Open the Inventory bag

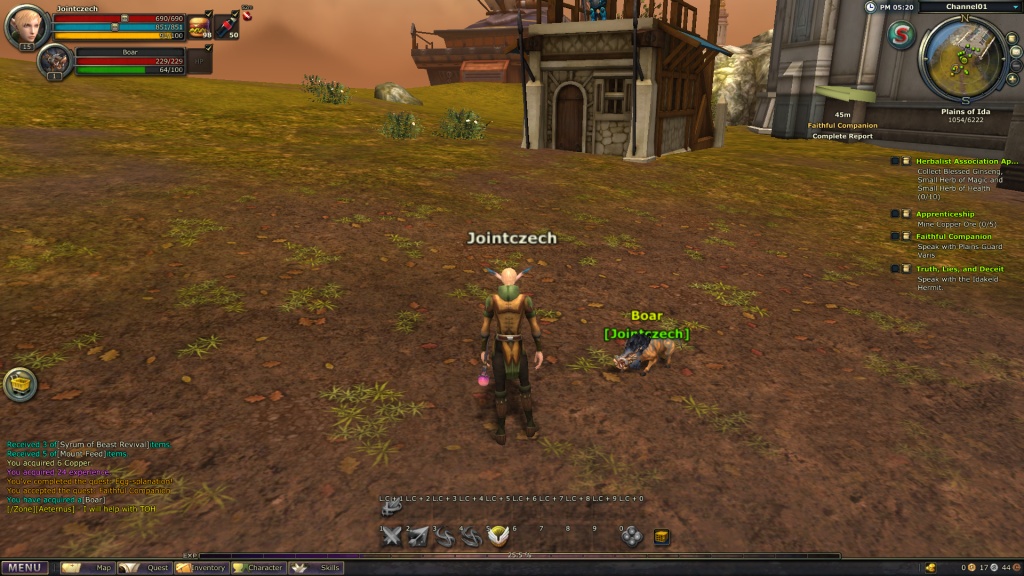pyautogui.click(x=201, y=568)
